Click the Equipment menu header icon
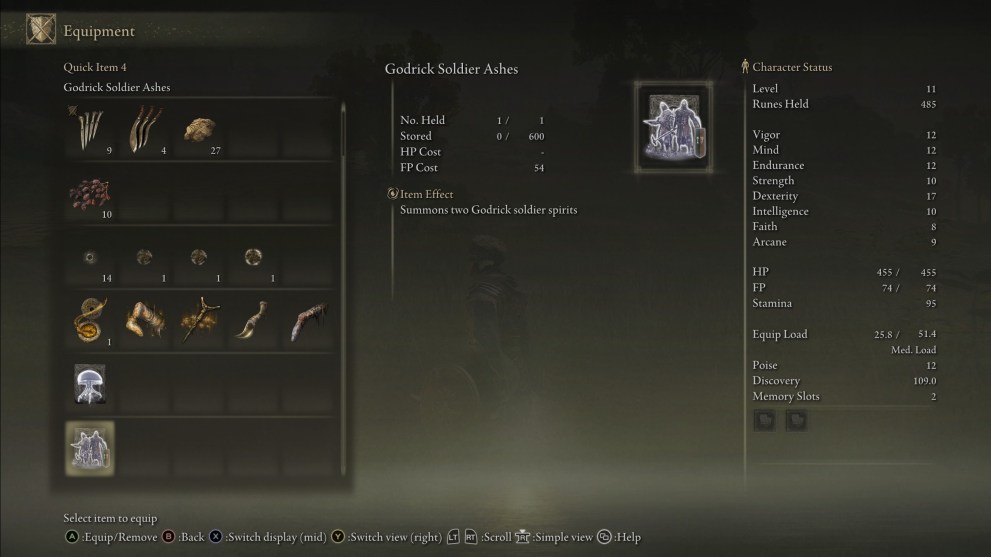Screen dimensions: 991x557 tap(41, 30)
